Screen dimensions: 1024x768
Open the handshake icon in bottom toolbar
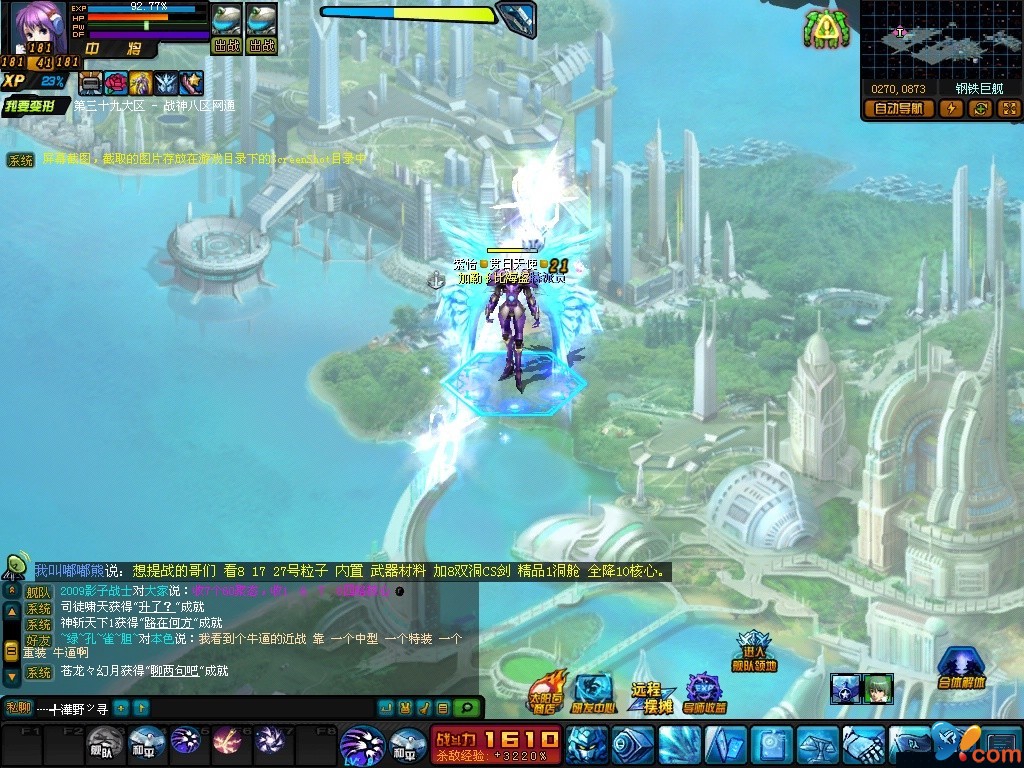coord(863,745)
